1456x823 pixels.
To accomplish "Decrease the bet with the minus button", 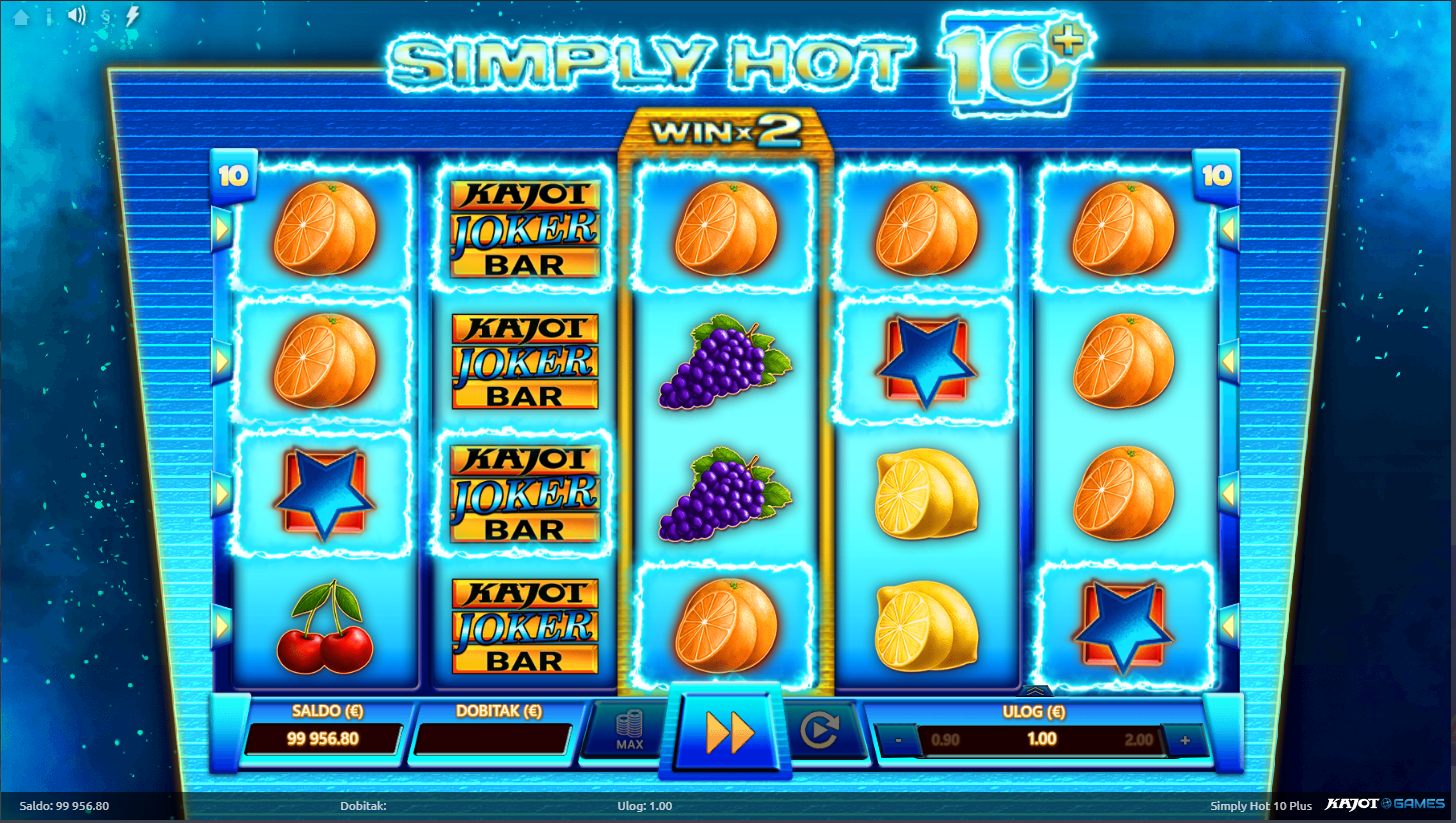I will click(x=898, y=741).
